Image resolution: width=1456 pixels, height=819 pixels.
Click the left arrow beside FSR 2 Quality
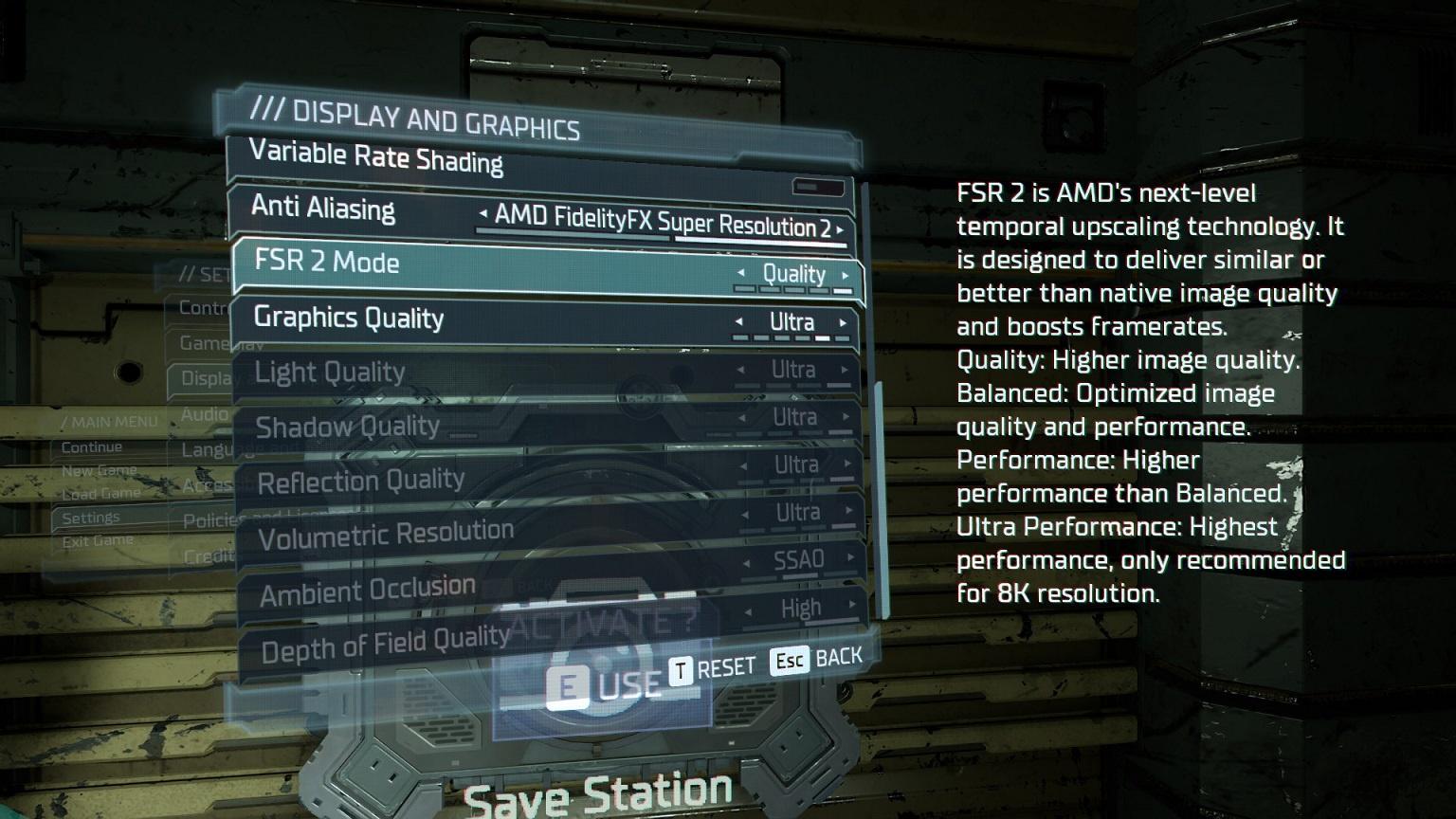coord(741,273)
